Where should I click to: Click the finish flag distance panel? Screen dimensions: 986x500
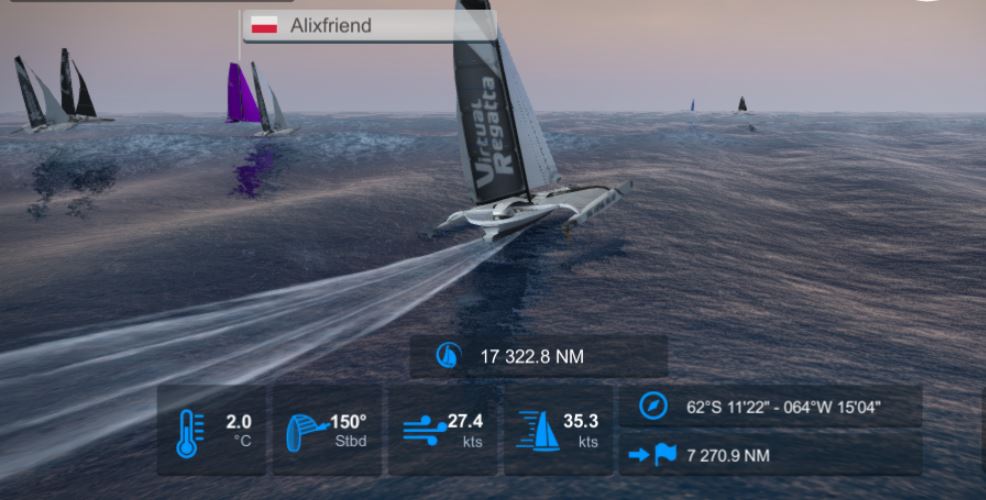769,456
